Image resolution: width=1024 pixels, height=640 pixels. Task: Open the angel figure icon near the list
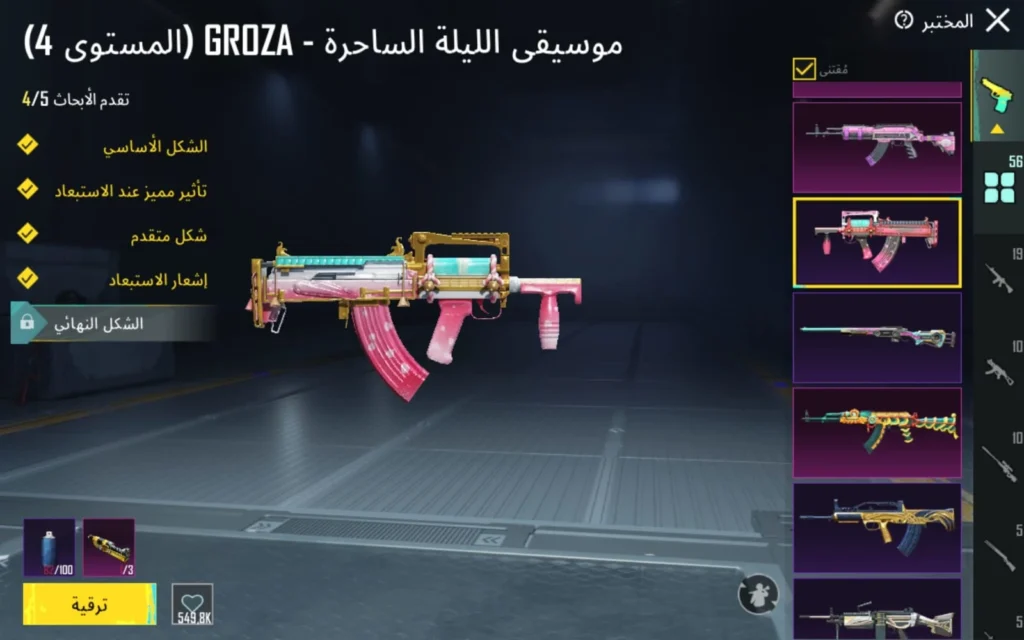click(x=758, y=594)
